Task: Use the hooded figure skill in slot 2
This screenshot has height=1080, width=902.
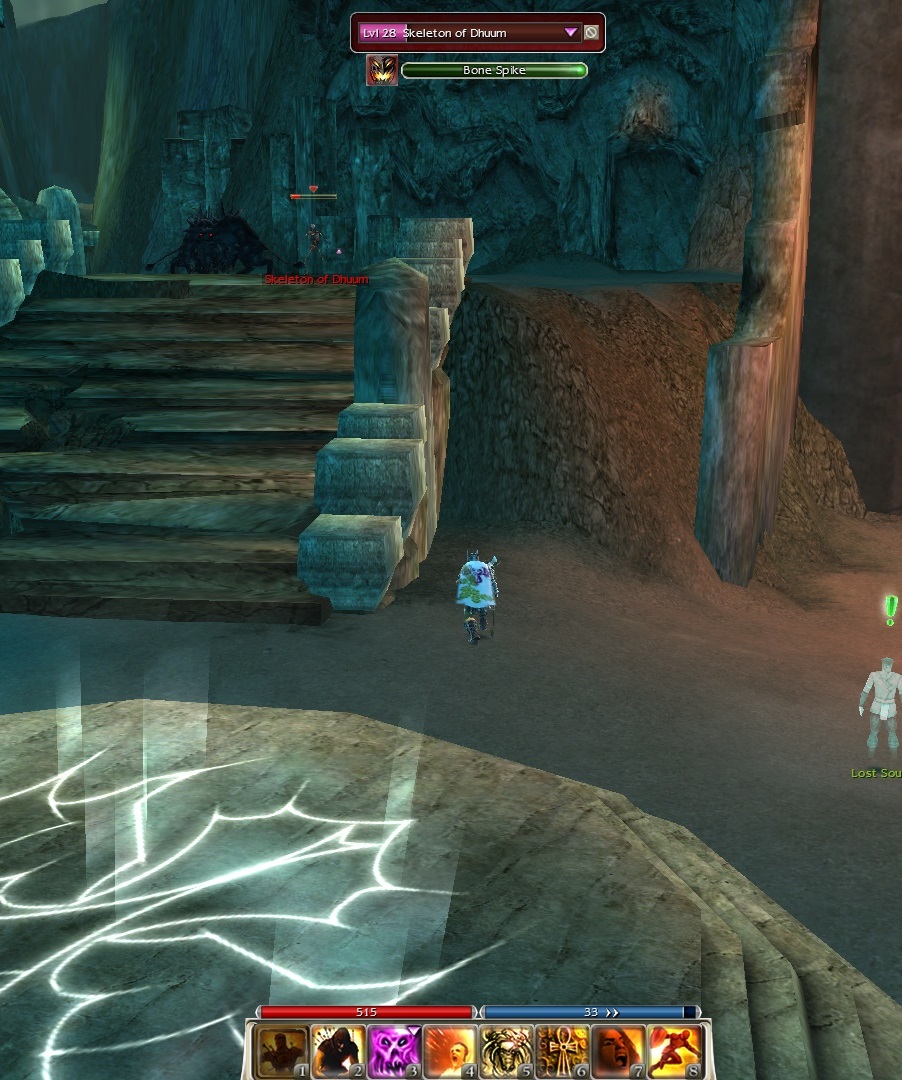Action: click(x=336, y=1050)
